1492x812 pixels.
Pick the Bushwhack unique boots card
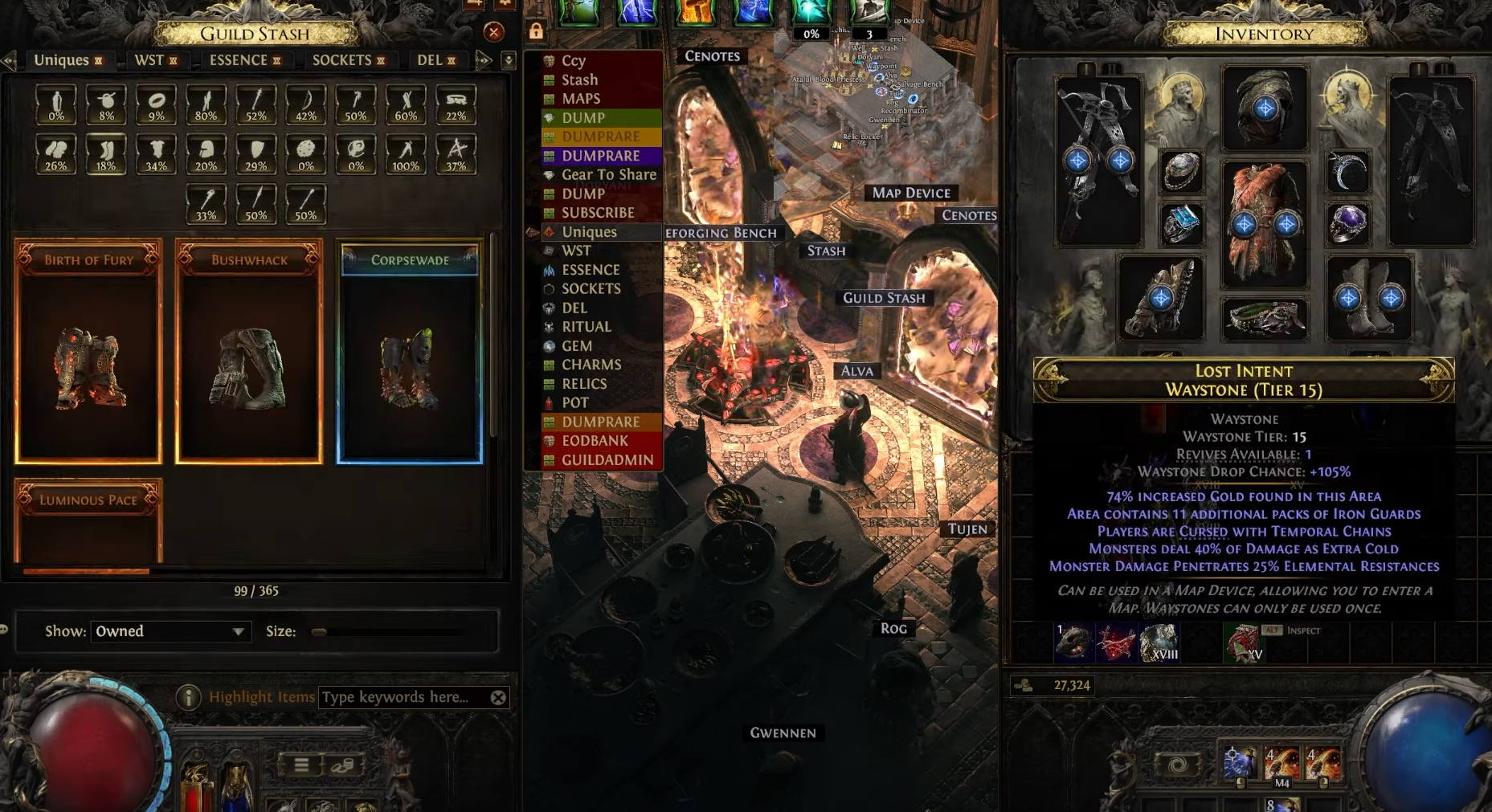coord(249,353)
